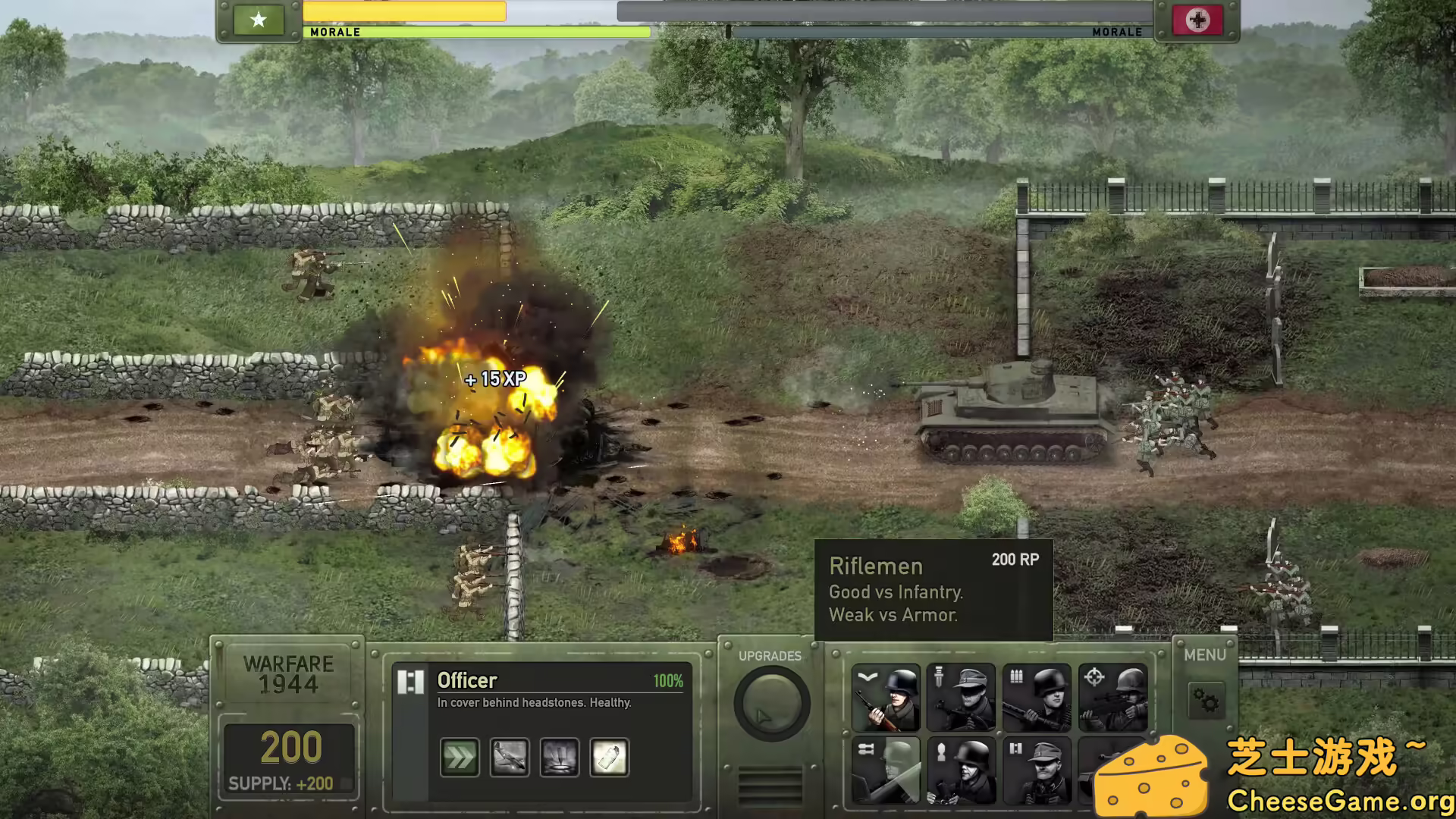Order the Advance command for the Officer
This screenshot has width=1456, height=819.
pos(459,757)
